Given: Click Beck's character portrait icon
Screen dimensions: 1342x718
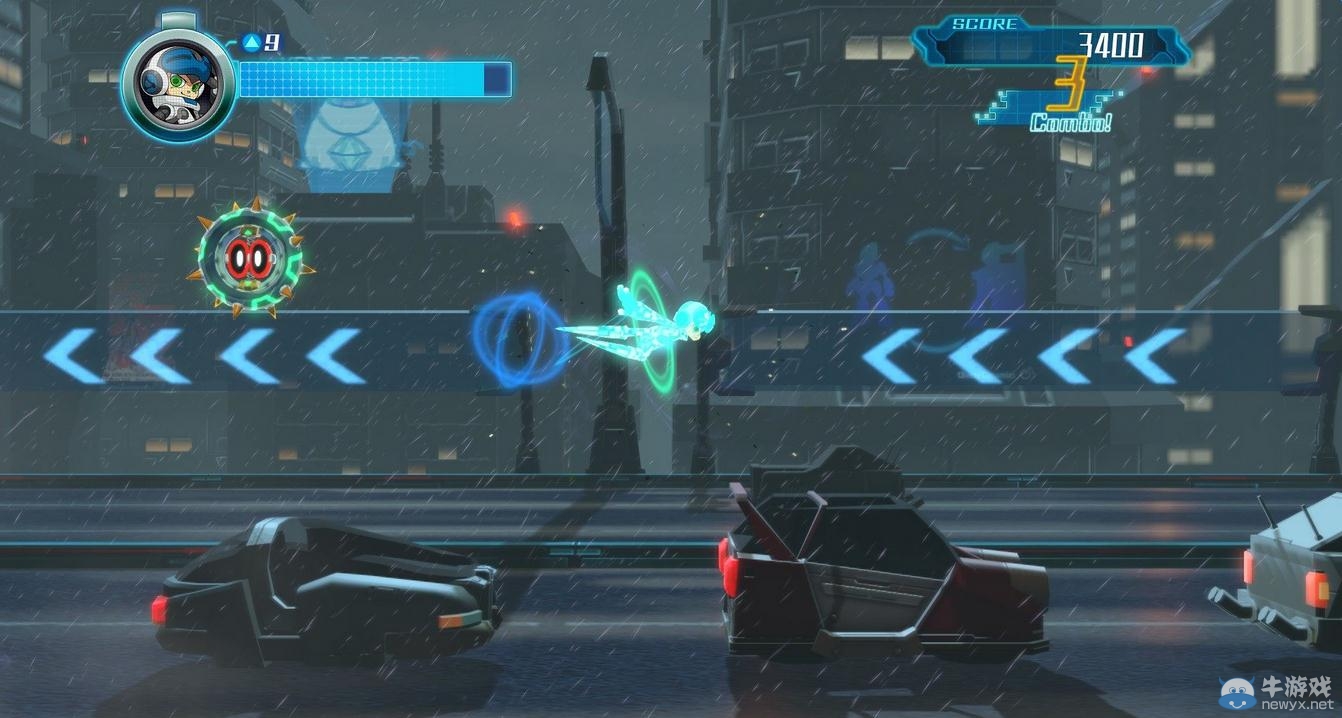Looking at the screenshot, I should [177, 84].
